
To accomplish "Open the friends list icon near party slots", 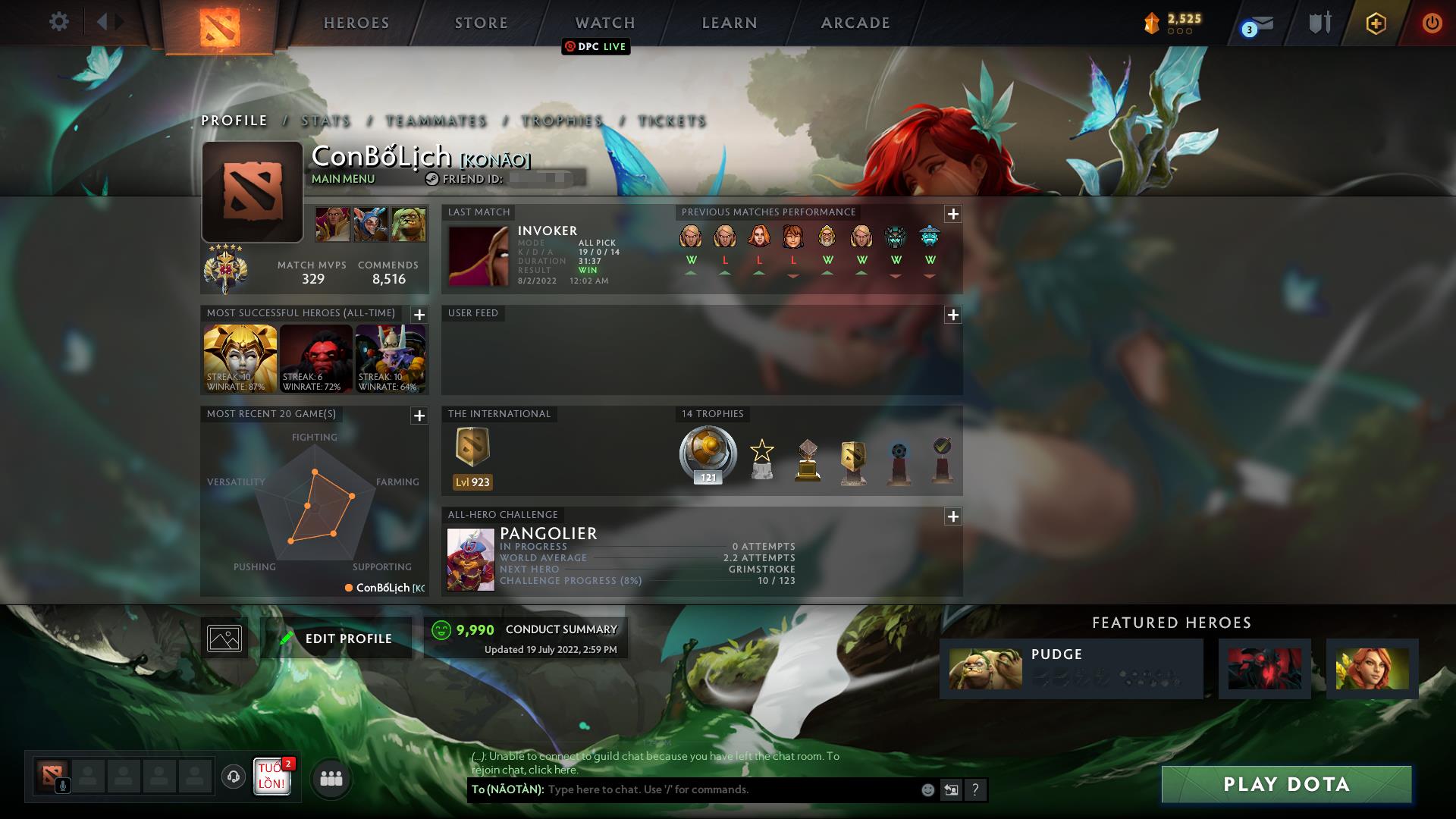I will [x=330, y=777].
